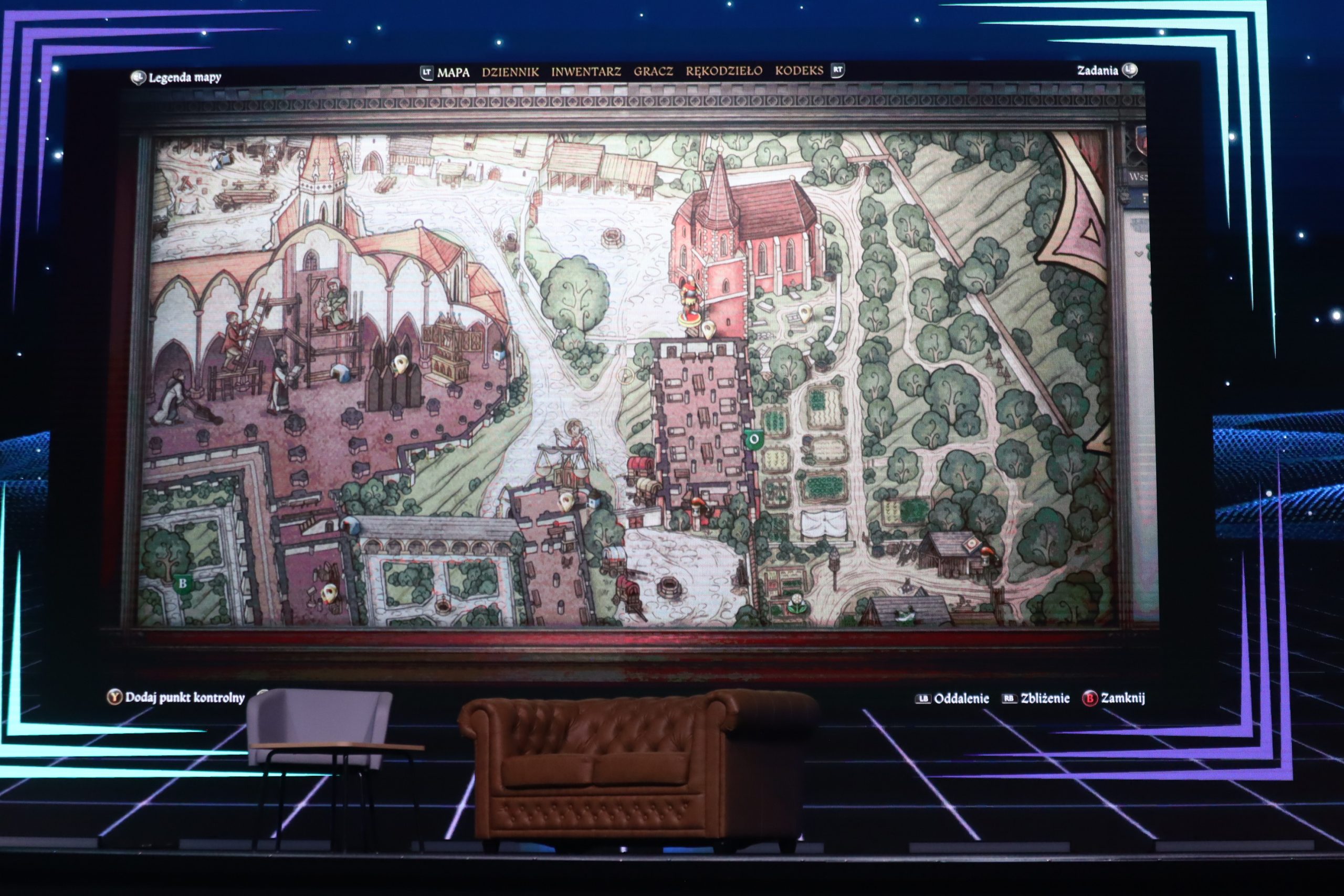Select the green shield marker labeled B

click(x=182, y=584)
